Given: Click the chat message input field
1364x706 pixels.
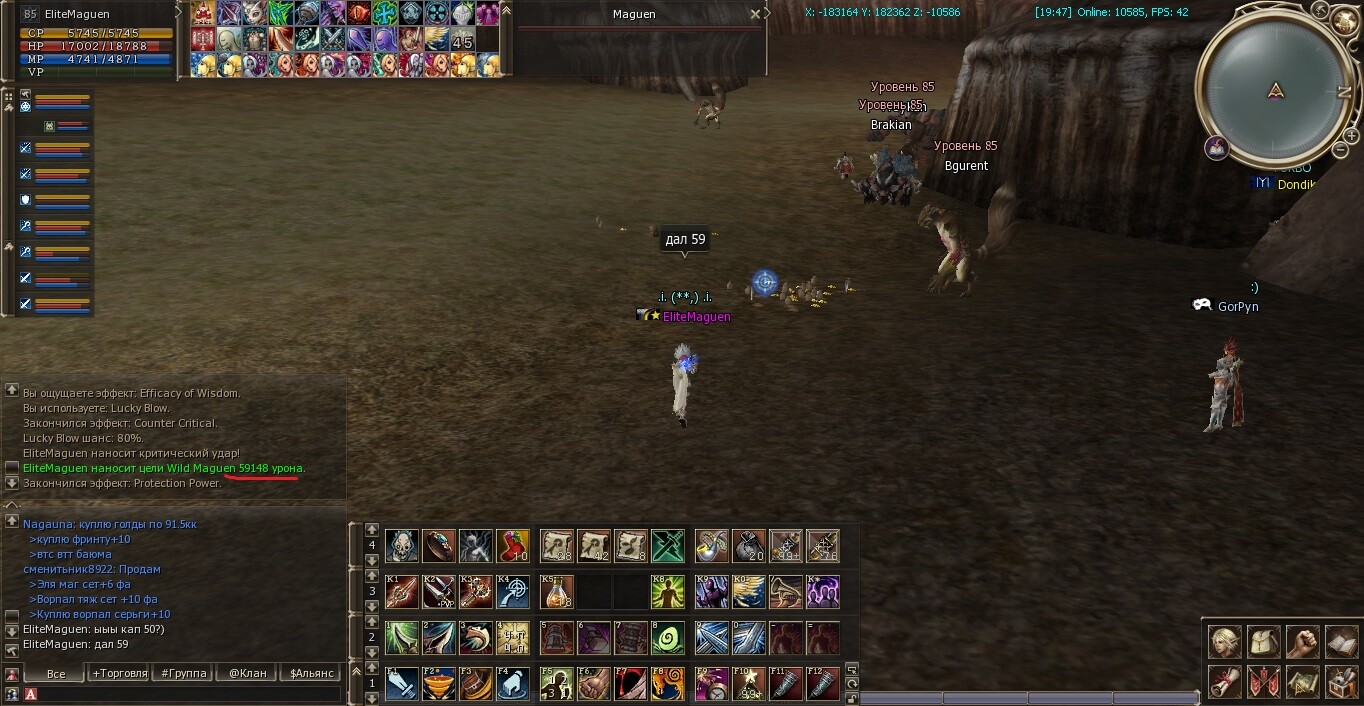Looking at the screenshot, I should (190, 694).
